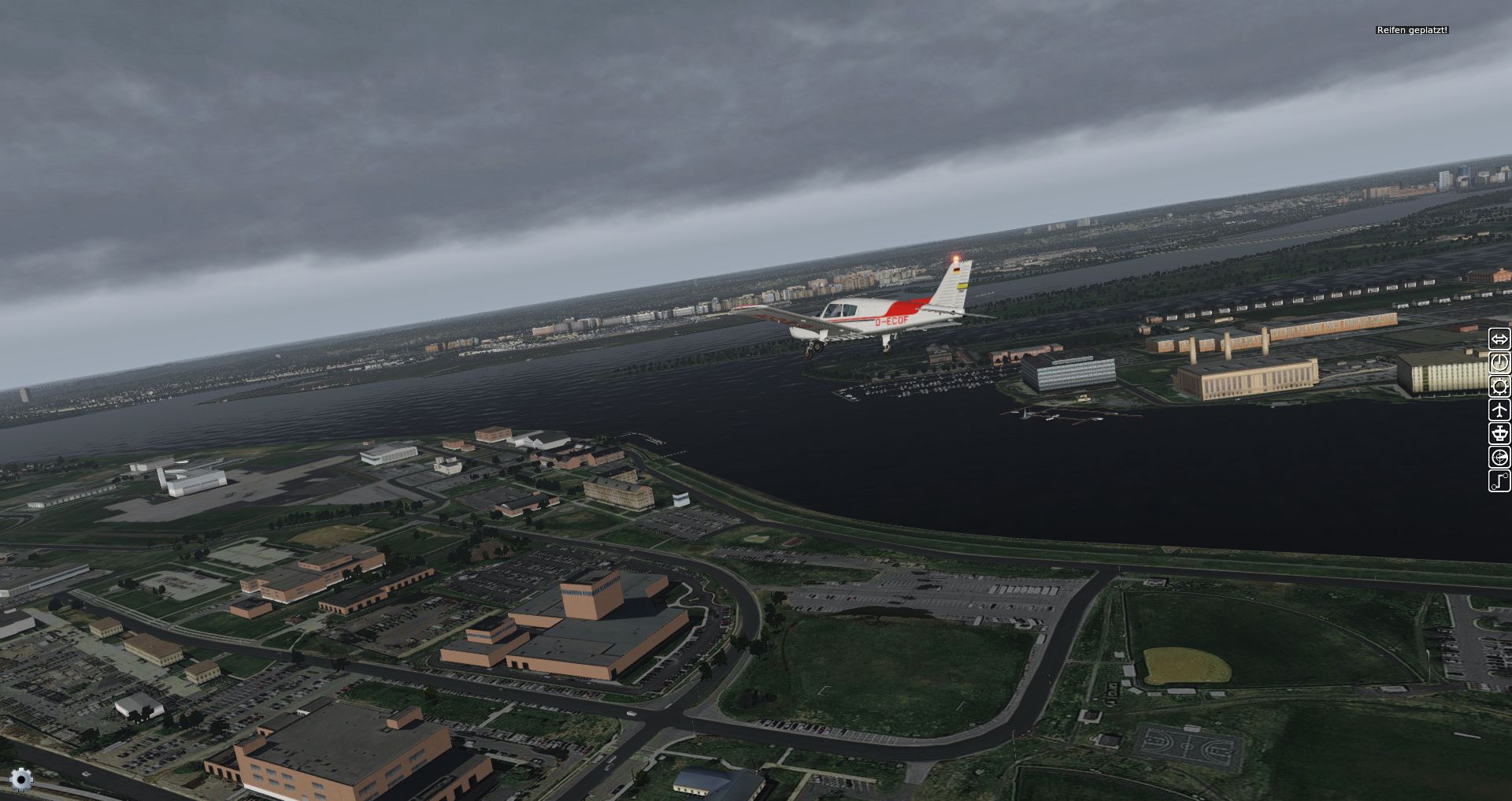This screenshot has width=1512, height=801.
Task: Click the double-arrow toolbar icon
Action: point(1499,339)
